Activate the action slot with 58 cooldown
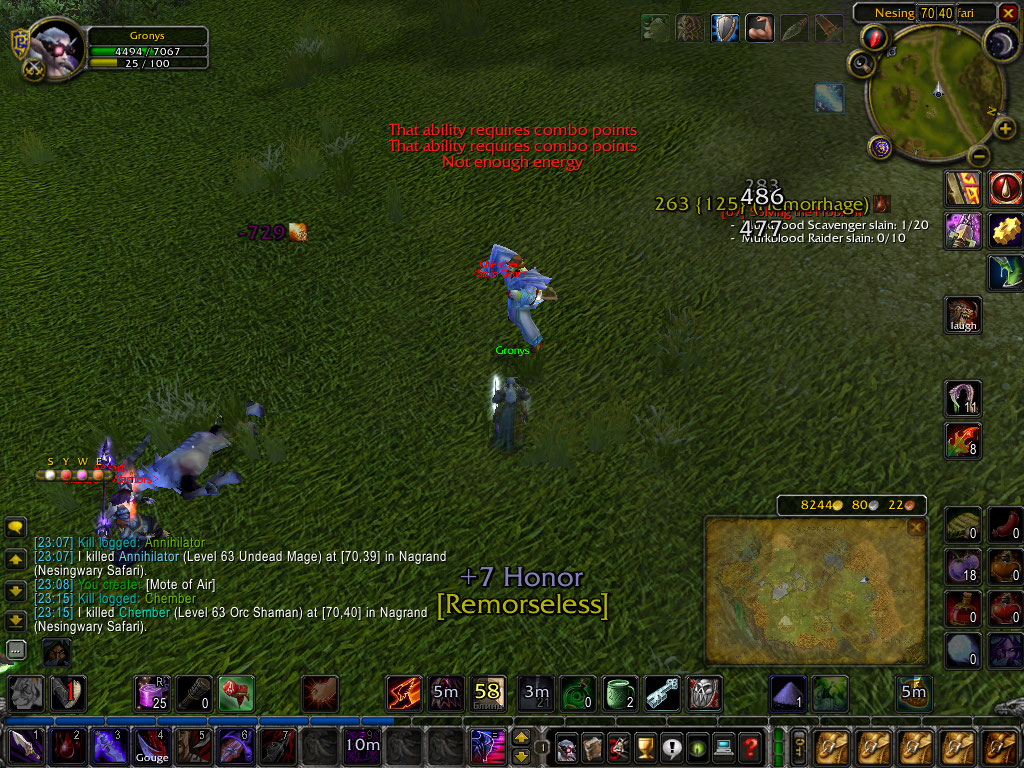The image size is (1024, 768). [x=487, y=692]
